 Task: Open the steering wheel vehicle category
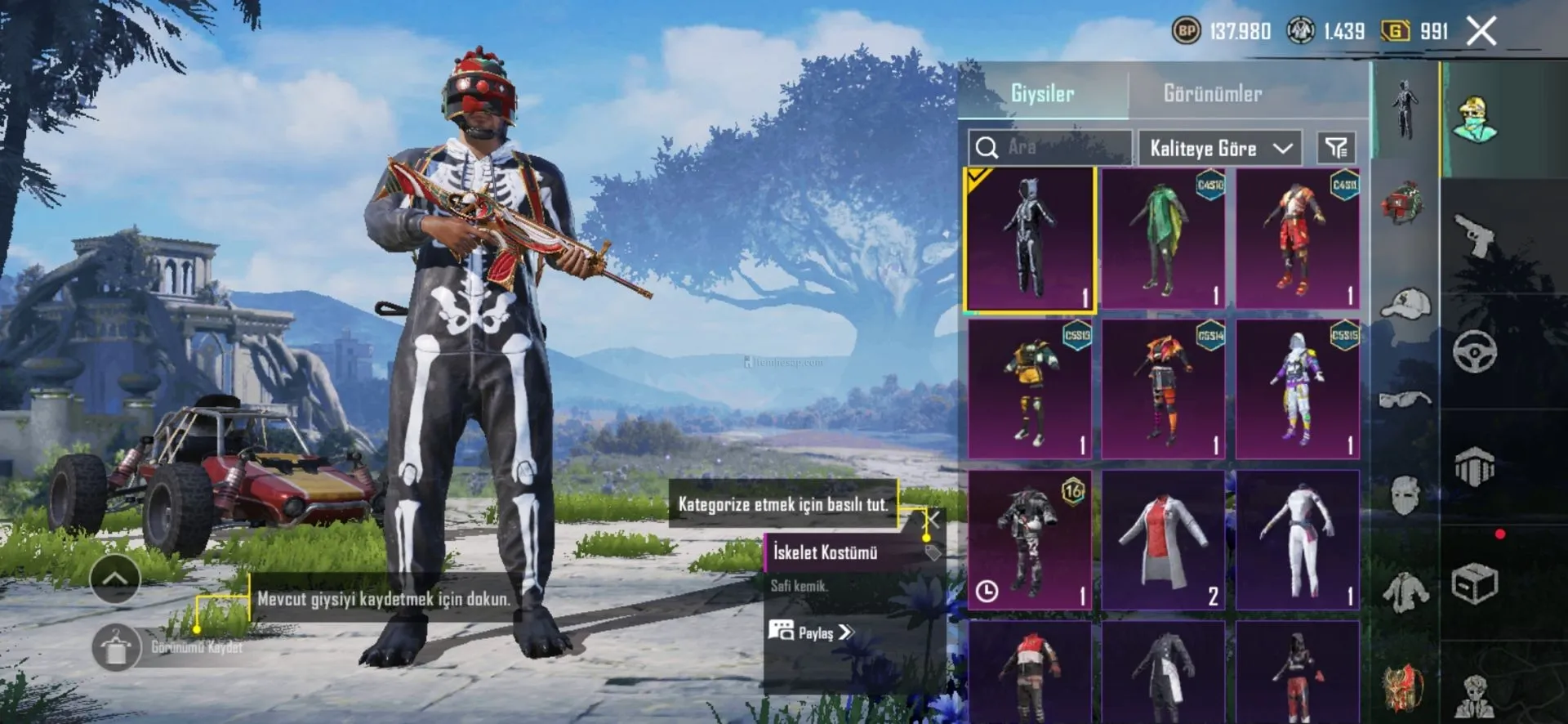(1474, 352)
